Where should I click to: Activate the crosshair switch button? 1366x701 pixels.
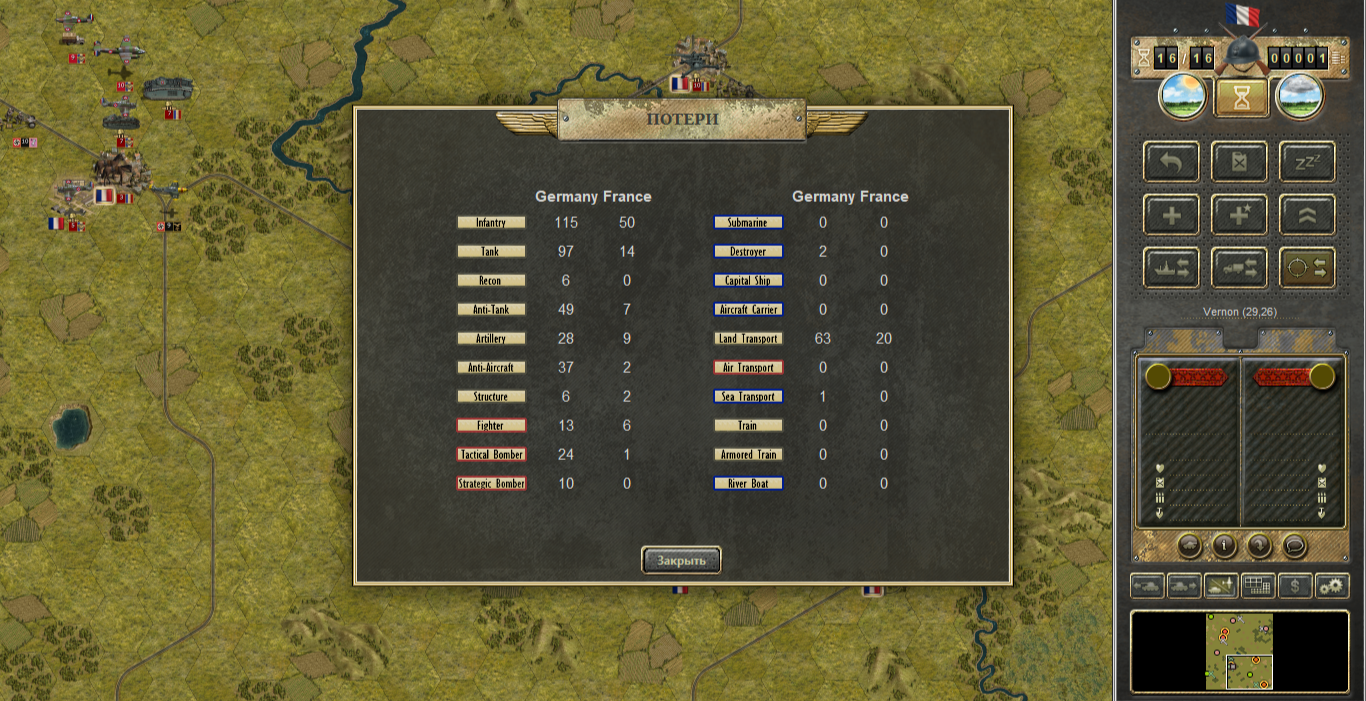(x=1307, y=268)
